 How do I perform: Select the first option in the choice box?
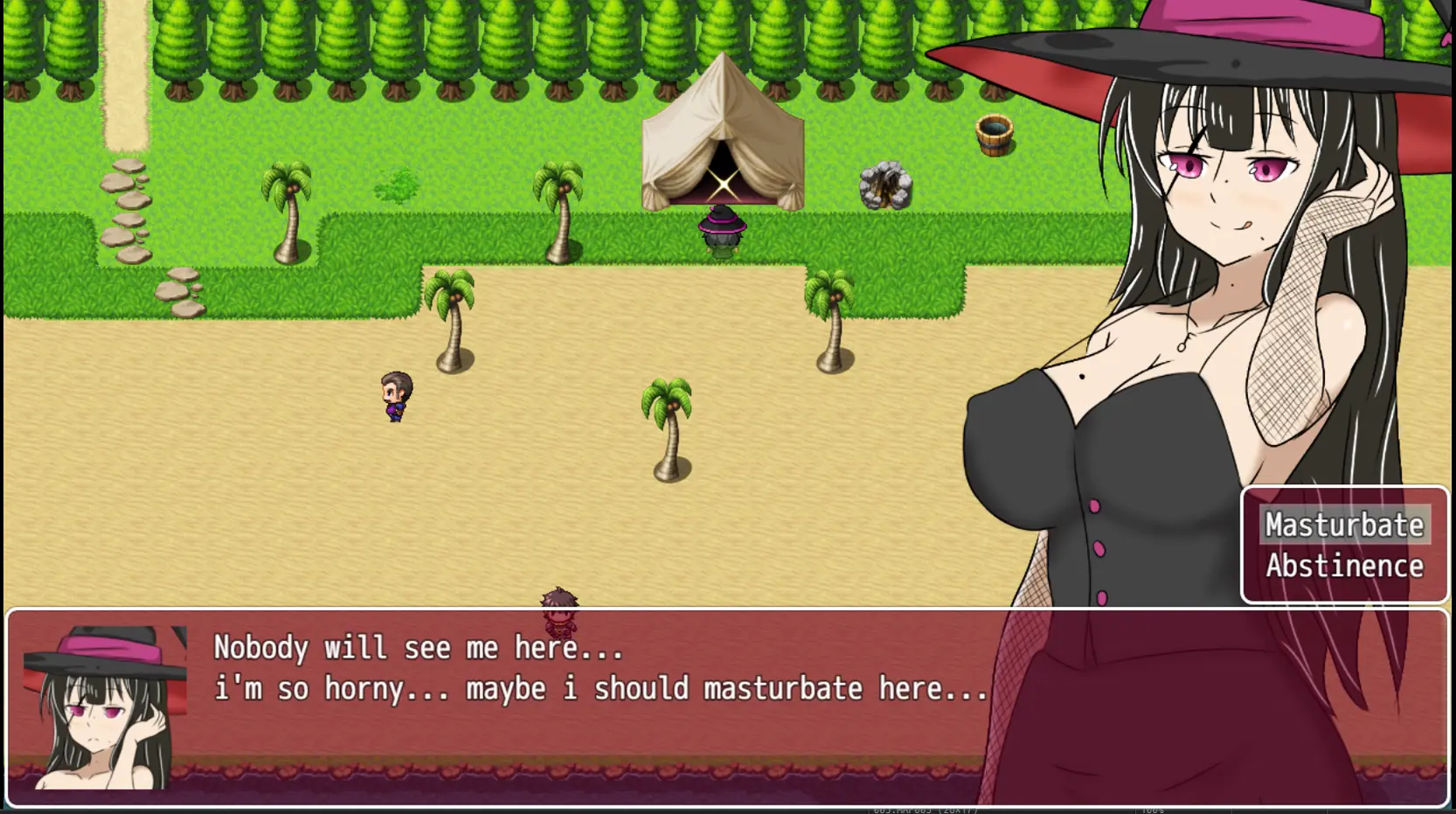(1344, 525)
